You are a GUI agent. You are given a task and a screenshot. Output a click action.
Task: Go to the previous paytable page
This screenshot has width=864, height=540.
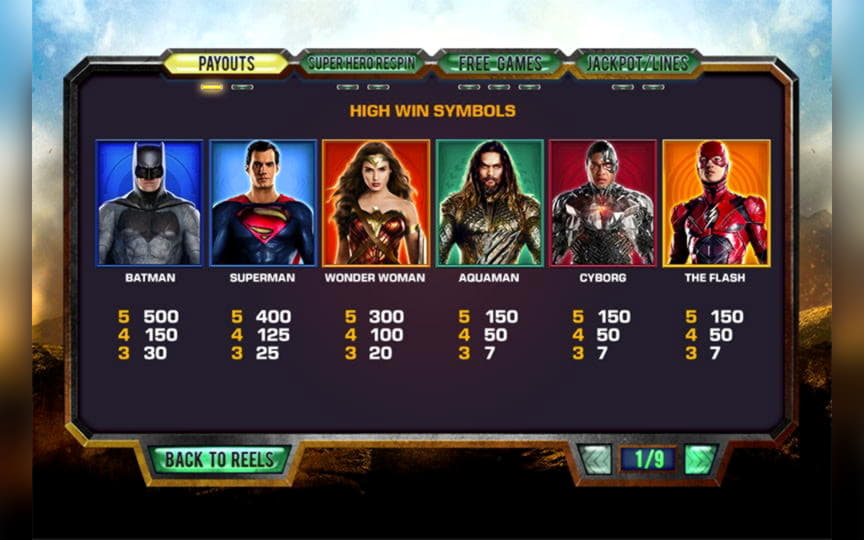point(596,459)
